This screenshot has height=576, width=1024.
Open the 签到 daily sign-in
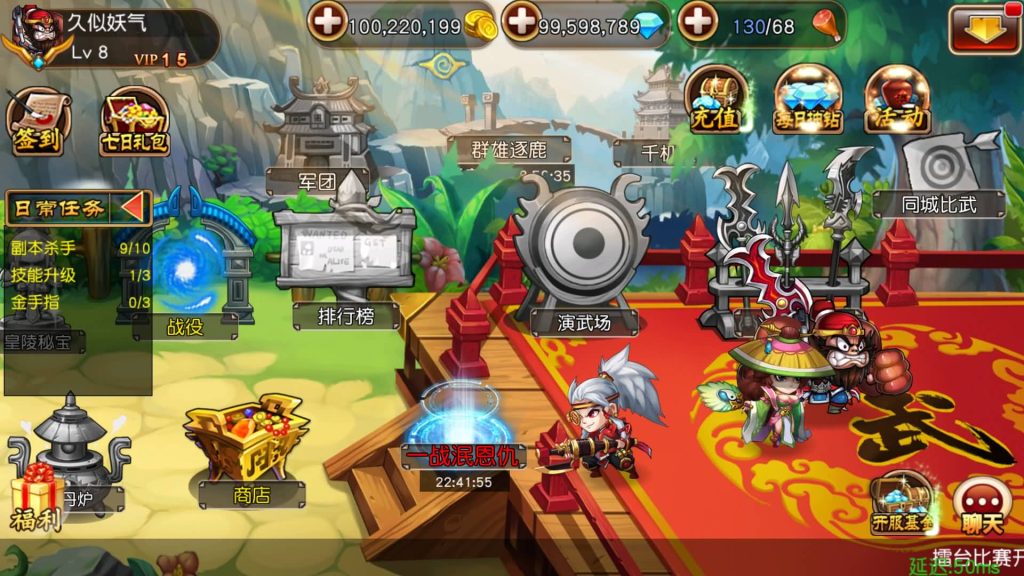pyautogui.click(x=38, y=122)
